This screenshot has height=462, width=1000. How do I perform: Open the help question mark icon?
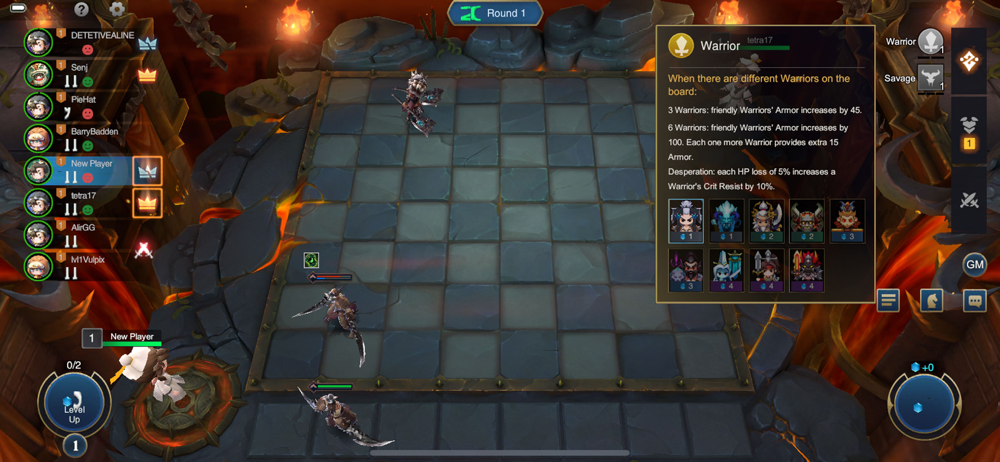[x=81, y=10]
